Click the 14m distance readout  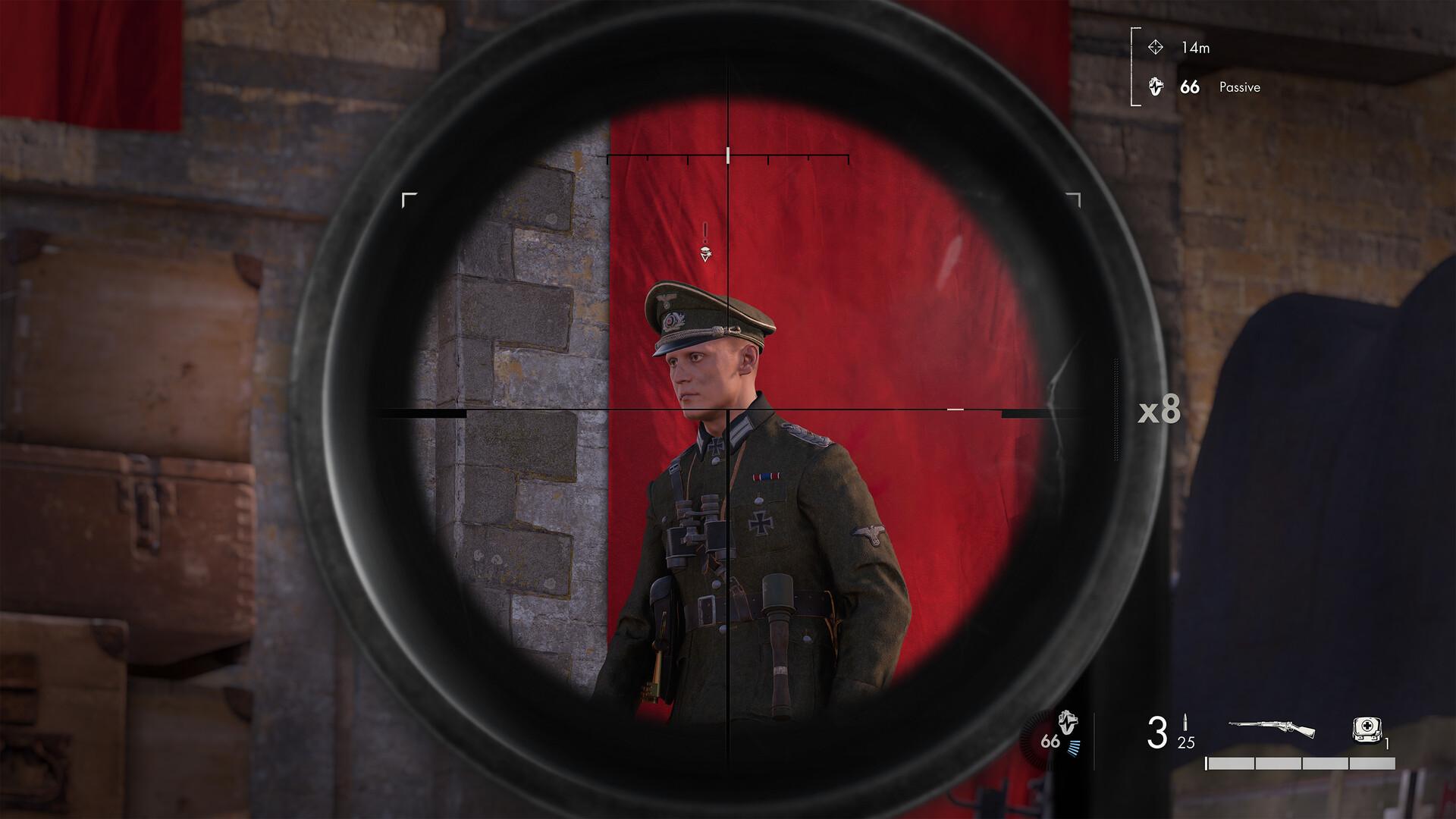[x=1197, y=49]
